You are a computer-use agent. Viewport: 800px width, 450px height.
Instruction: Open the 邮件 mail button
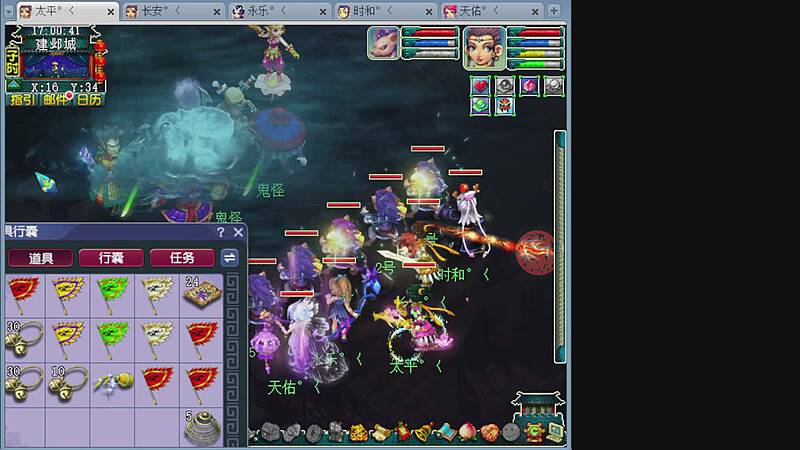[x=55, y=99]
